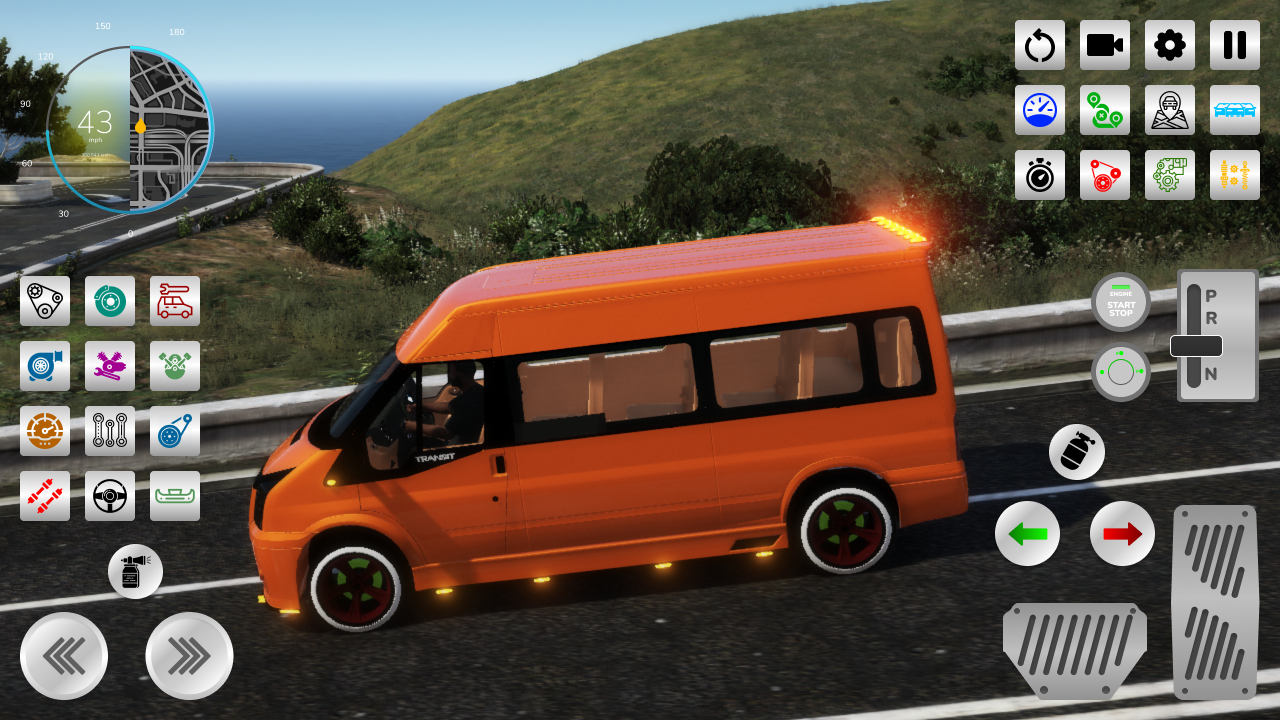Viewport: 1280px width, 720px height.
Task: Open the GPS route waypoint icon
Action: (1105, 110)
